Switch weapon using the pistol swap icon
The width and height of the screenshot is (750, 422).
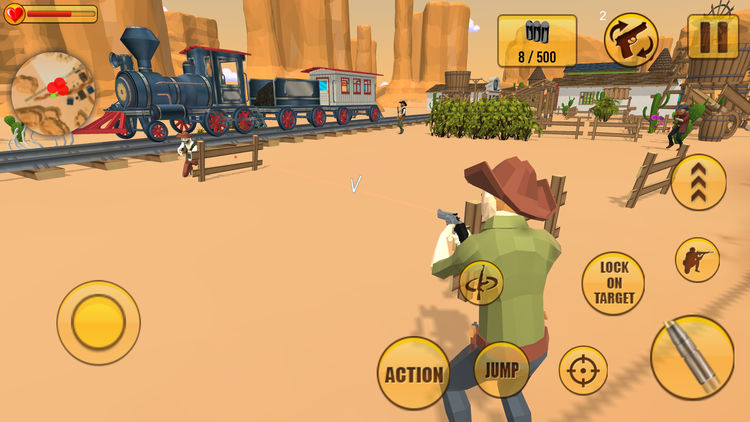[631, 40]
